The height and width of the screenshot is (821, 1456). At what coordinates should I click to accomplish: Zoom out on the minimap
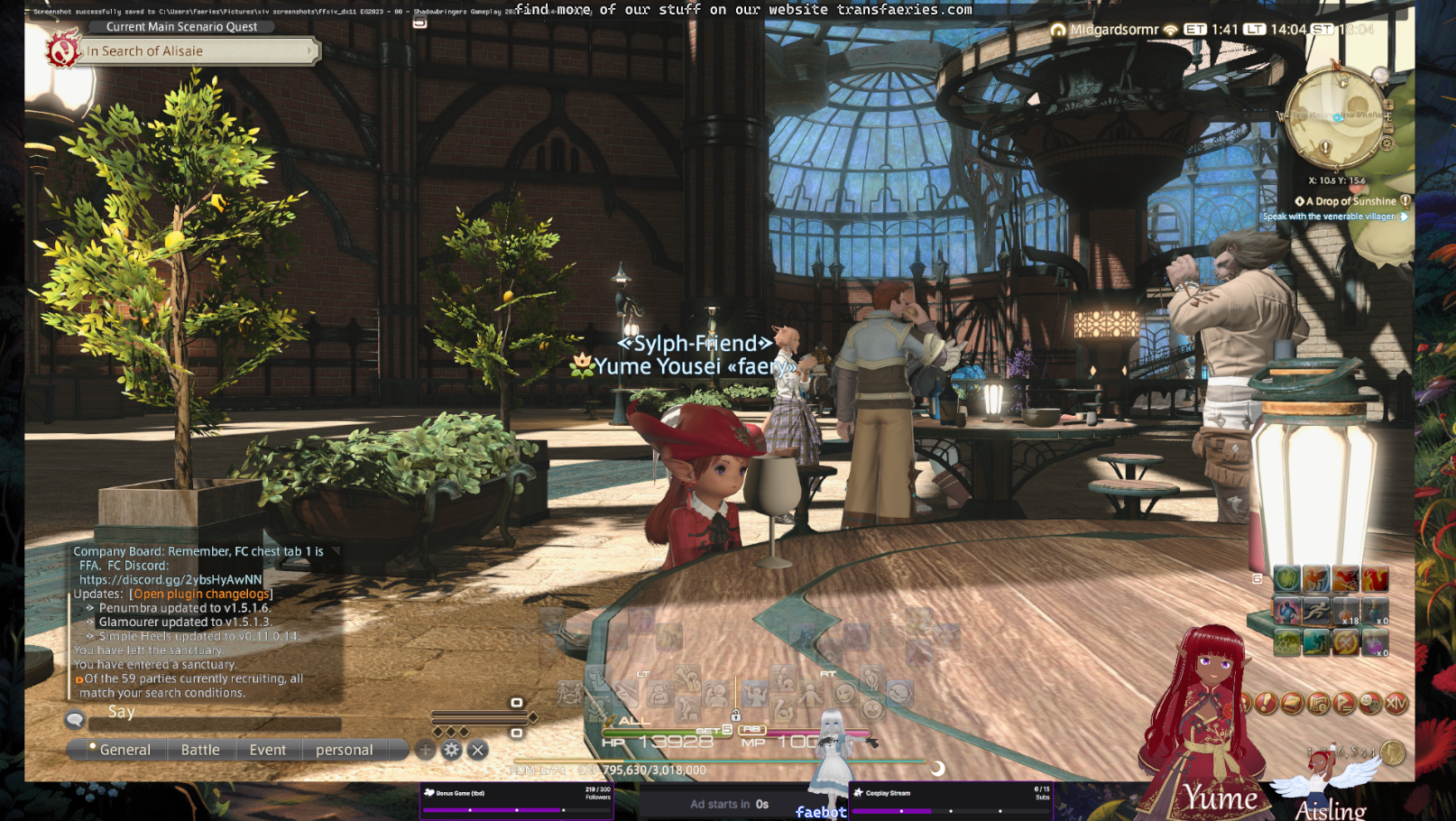[x=1388, y=129]
